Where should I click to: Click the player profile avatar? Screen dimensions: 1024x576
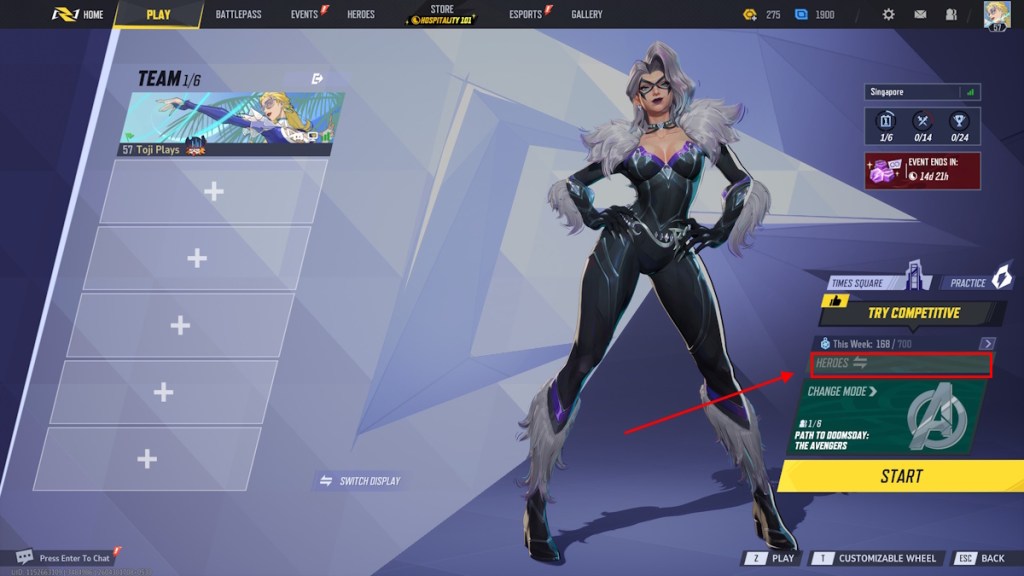coord(997,14)
